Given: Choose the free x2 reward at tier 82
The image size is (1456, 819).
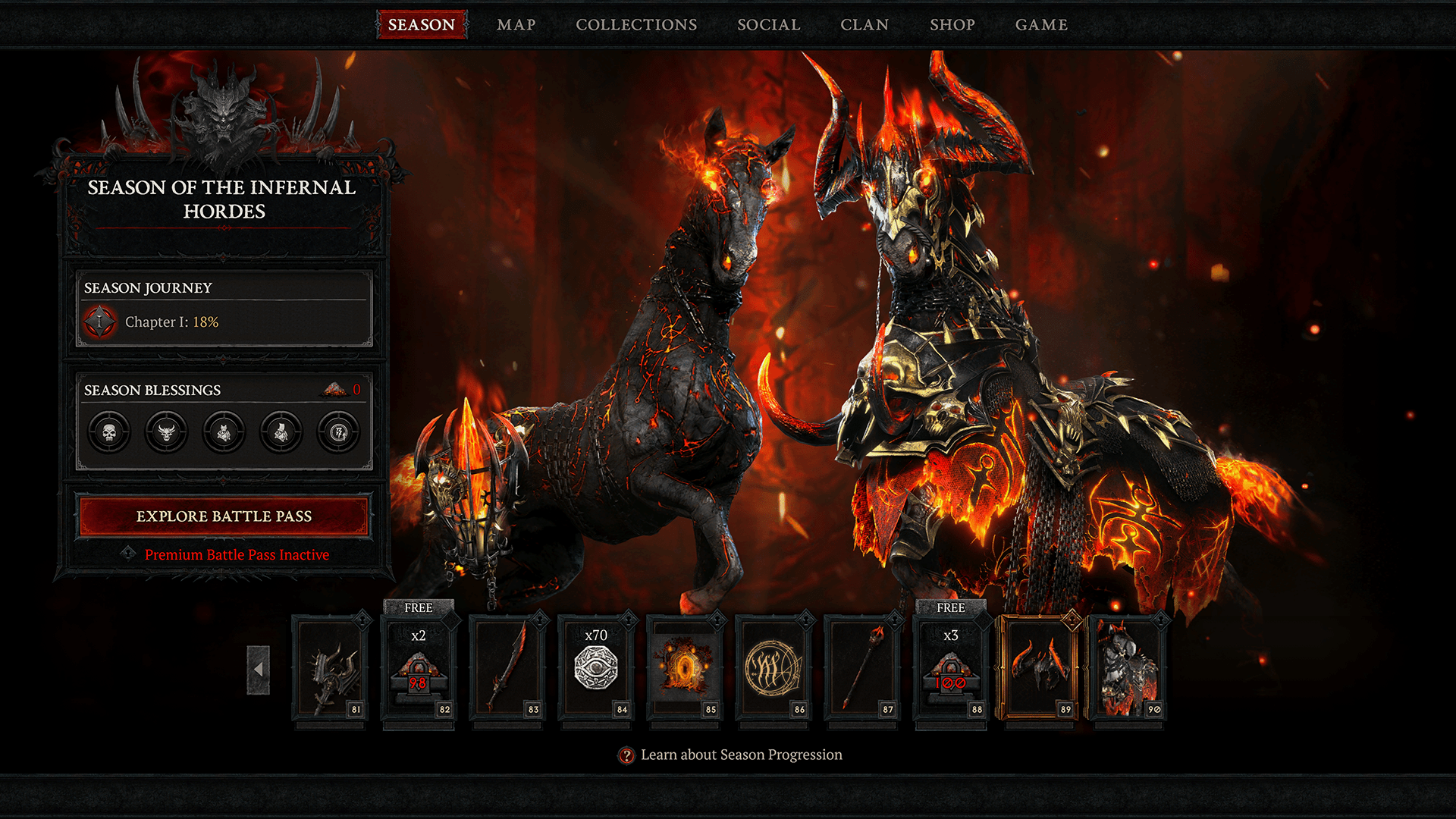Looking at the screenshot, I should coord(419,669).
